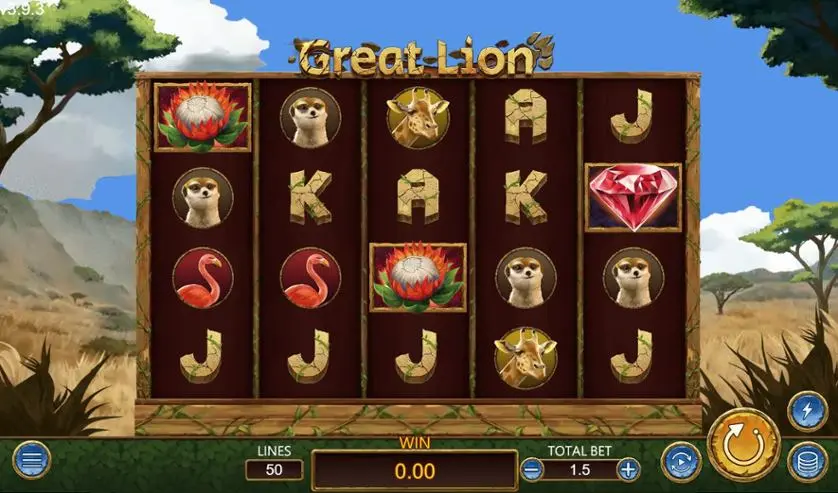
Task: Select the Lines 50 value box
Action: coord(274,469)
